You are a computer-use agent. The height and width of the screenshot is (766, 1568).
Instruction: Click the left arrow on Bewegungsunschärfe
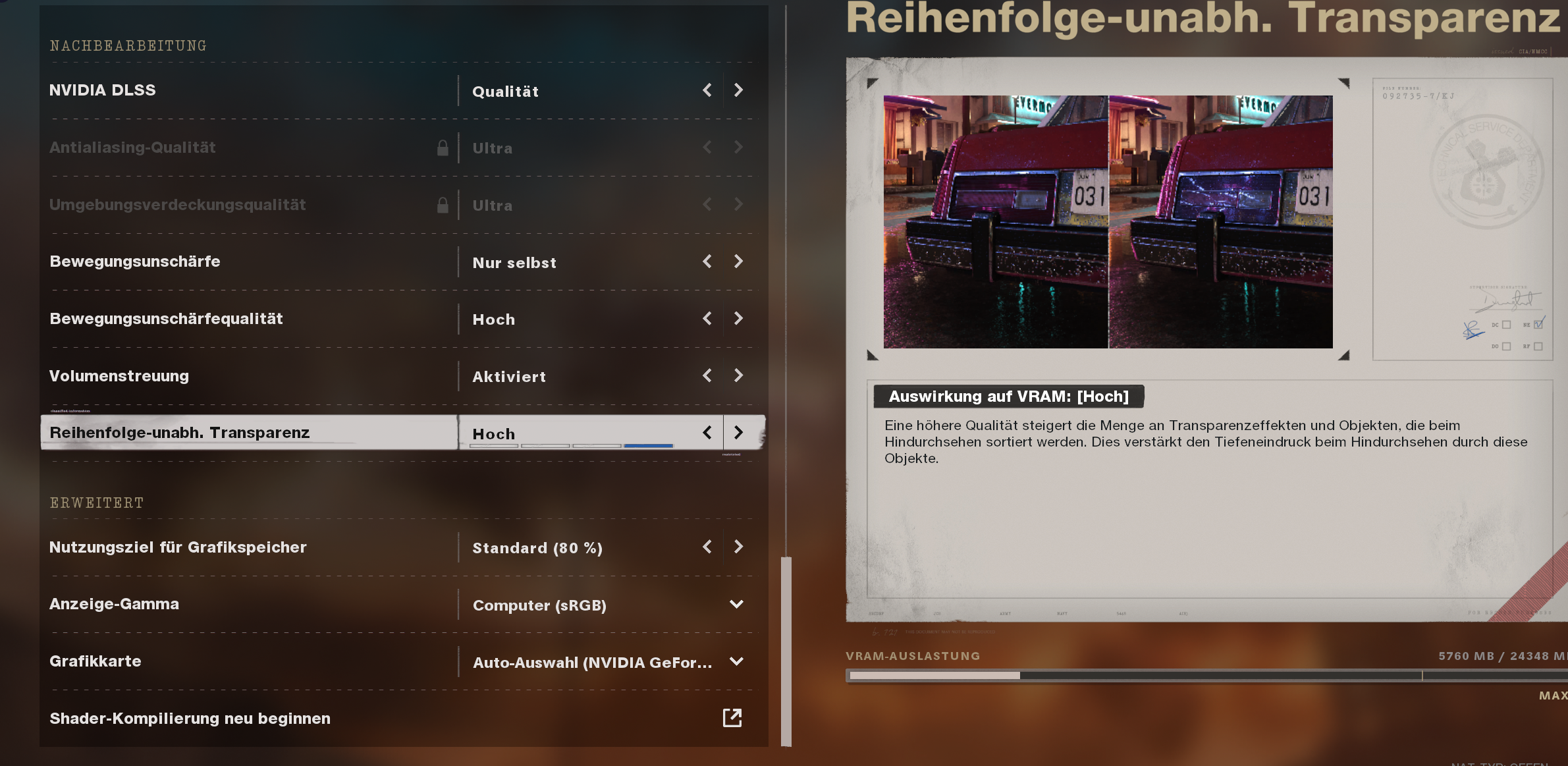(x=707, y=261)
